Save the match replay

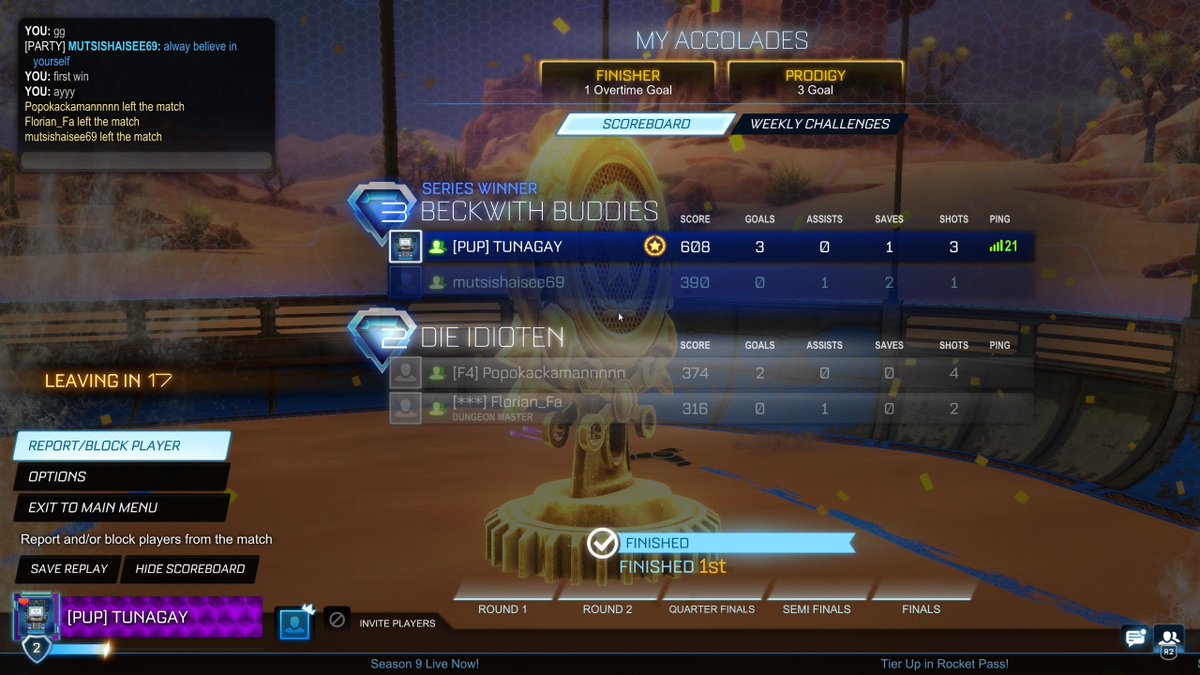(x=67, y=569)
